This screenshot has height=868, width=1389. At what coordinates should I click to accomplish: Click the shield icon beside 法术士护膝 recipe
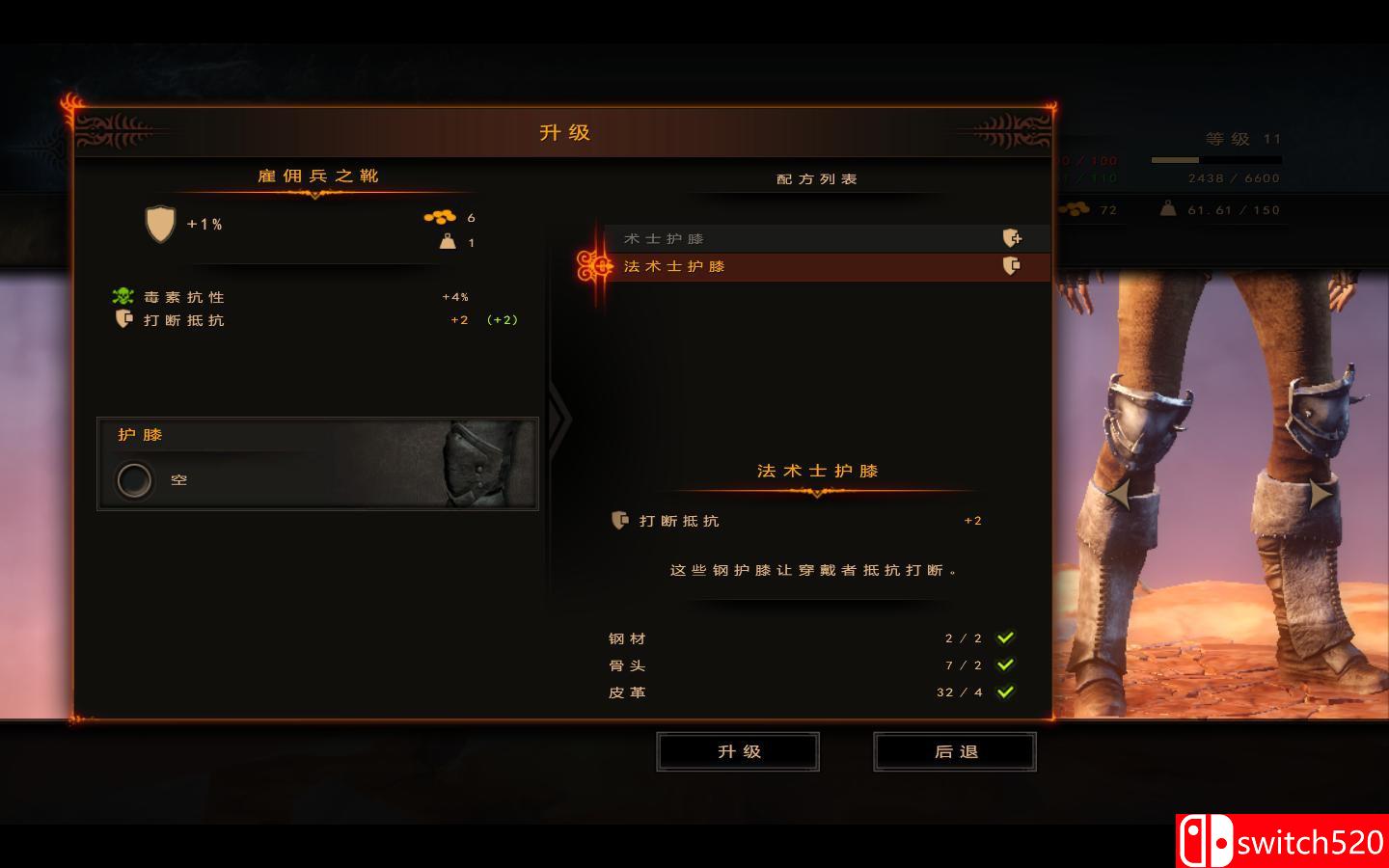coord(1012,266)
